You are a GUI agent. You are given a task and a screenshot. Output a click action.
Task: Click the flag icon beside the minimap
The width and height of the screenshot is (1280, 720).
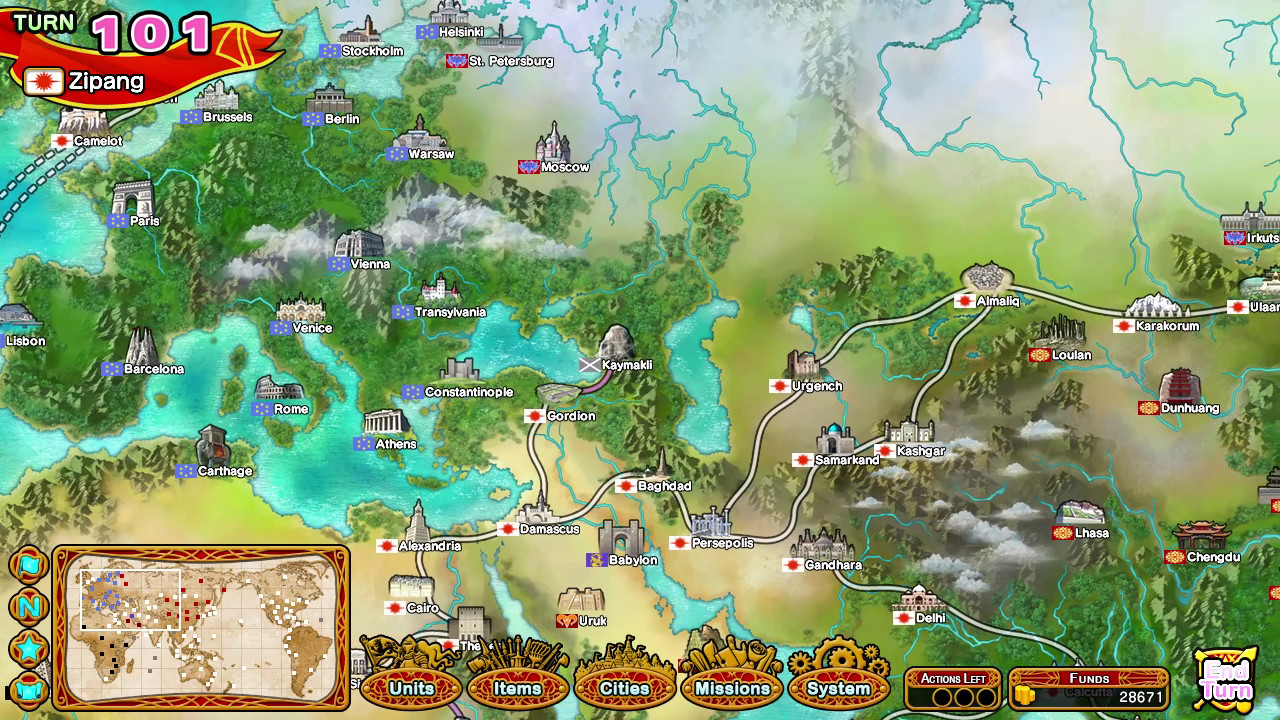click(30, 565)
